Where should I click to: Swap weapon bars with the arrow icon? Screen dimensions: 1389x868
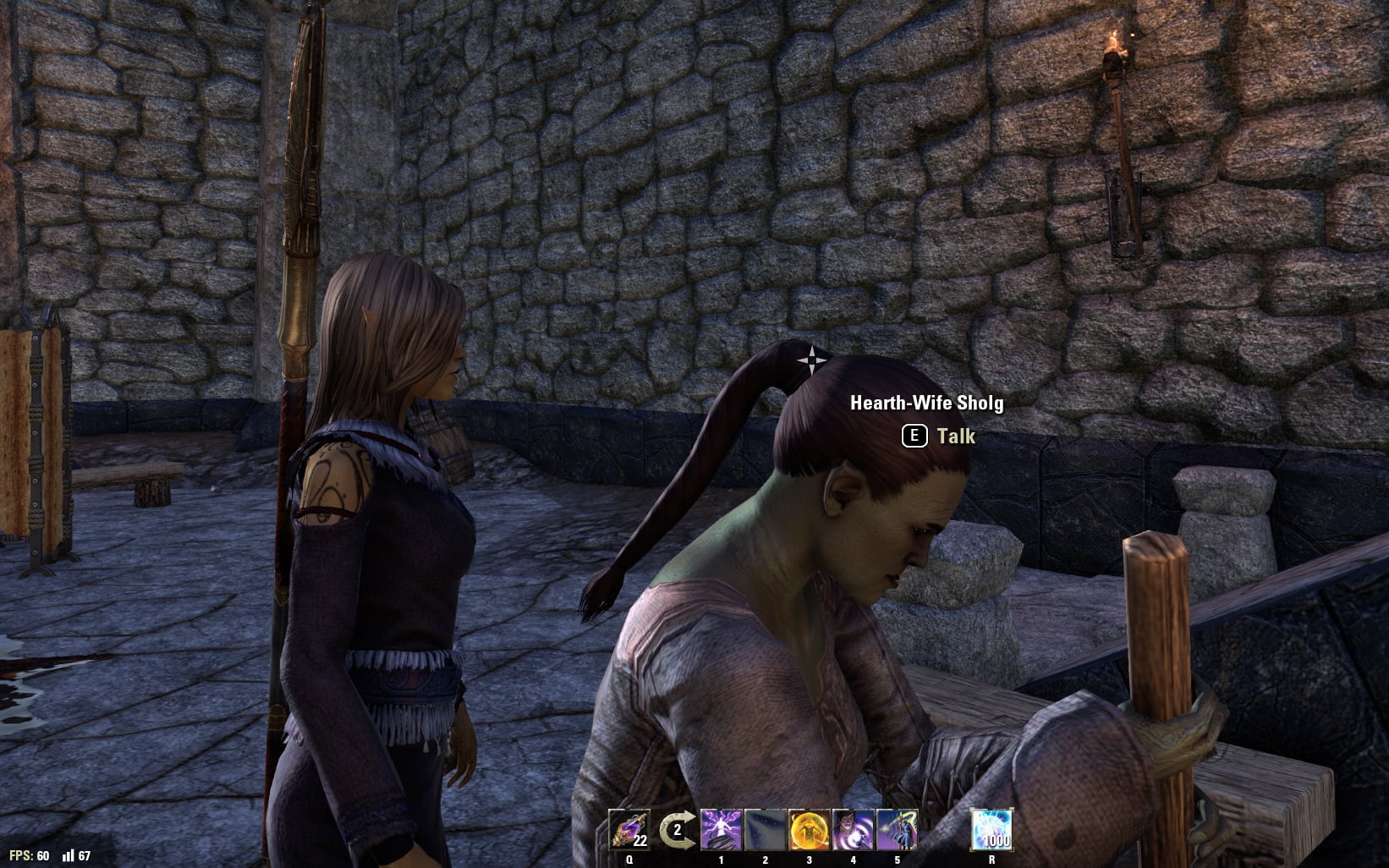point(675,830)
